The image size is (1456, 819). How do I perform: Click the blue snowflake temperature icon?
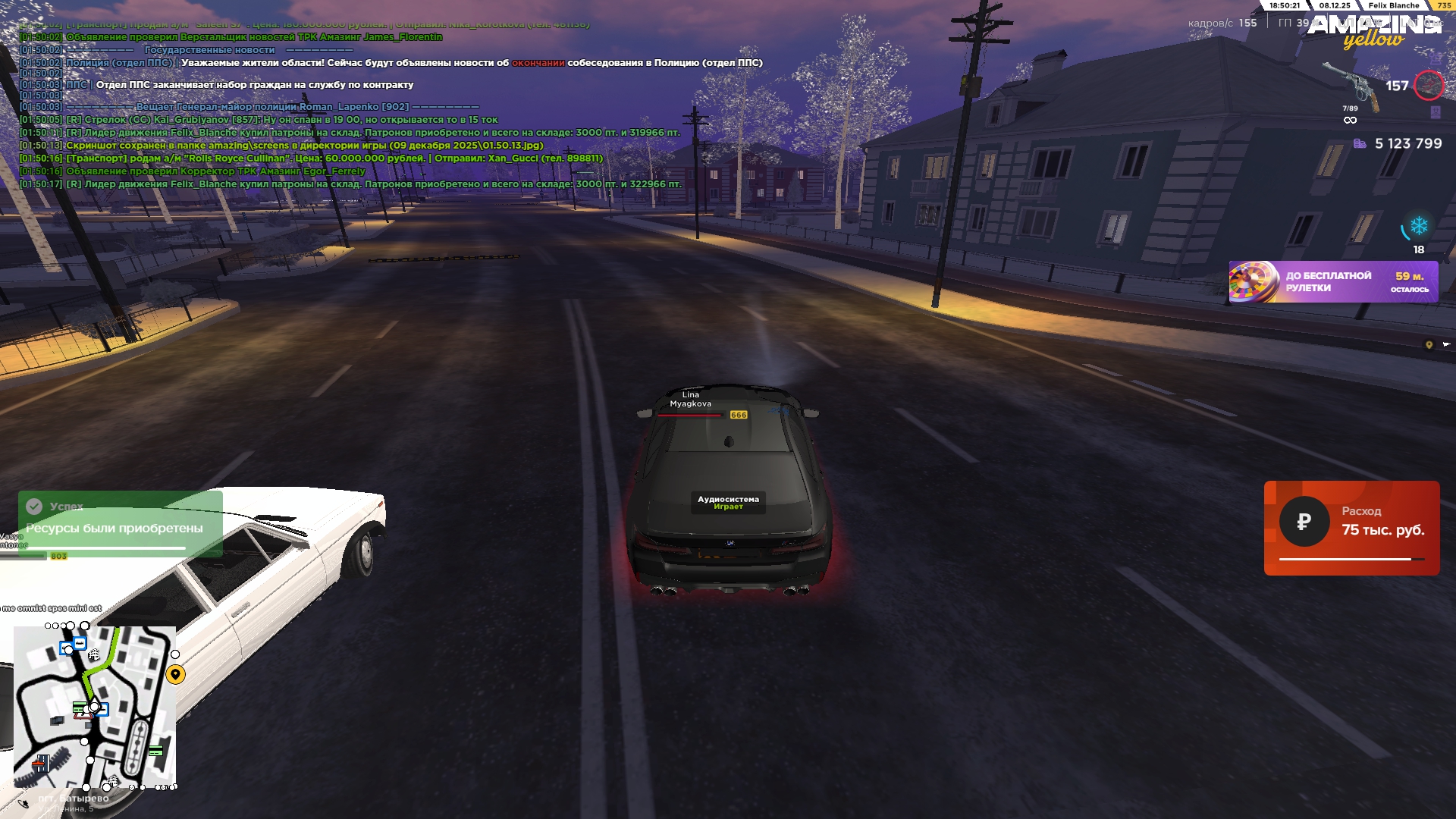click(1418, 226)
